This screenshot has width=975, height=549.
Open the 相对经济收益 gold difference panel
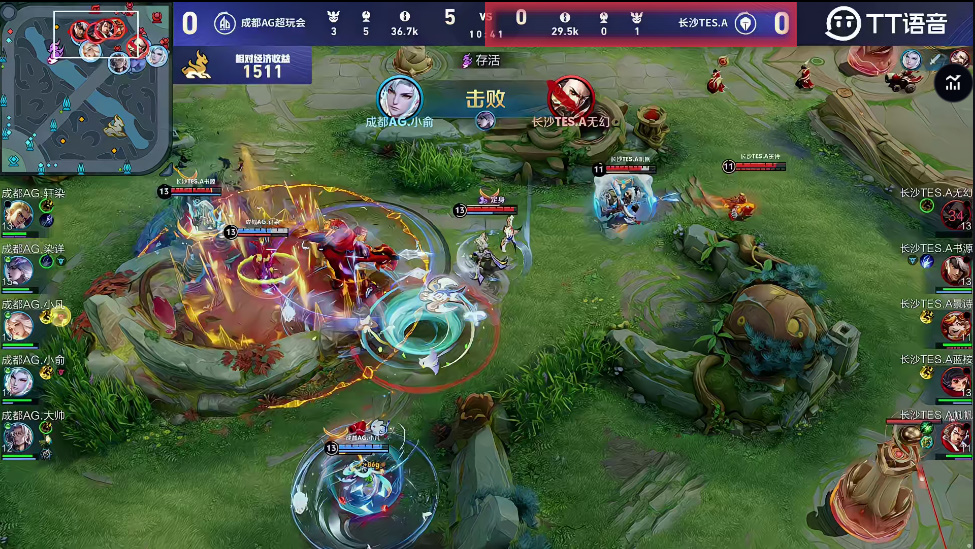pyautogui.click(x=245, y=66)
